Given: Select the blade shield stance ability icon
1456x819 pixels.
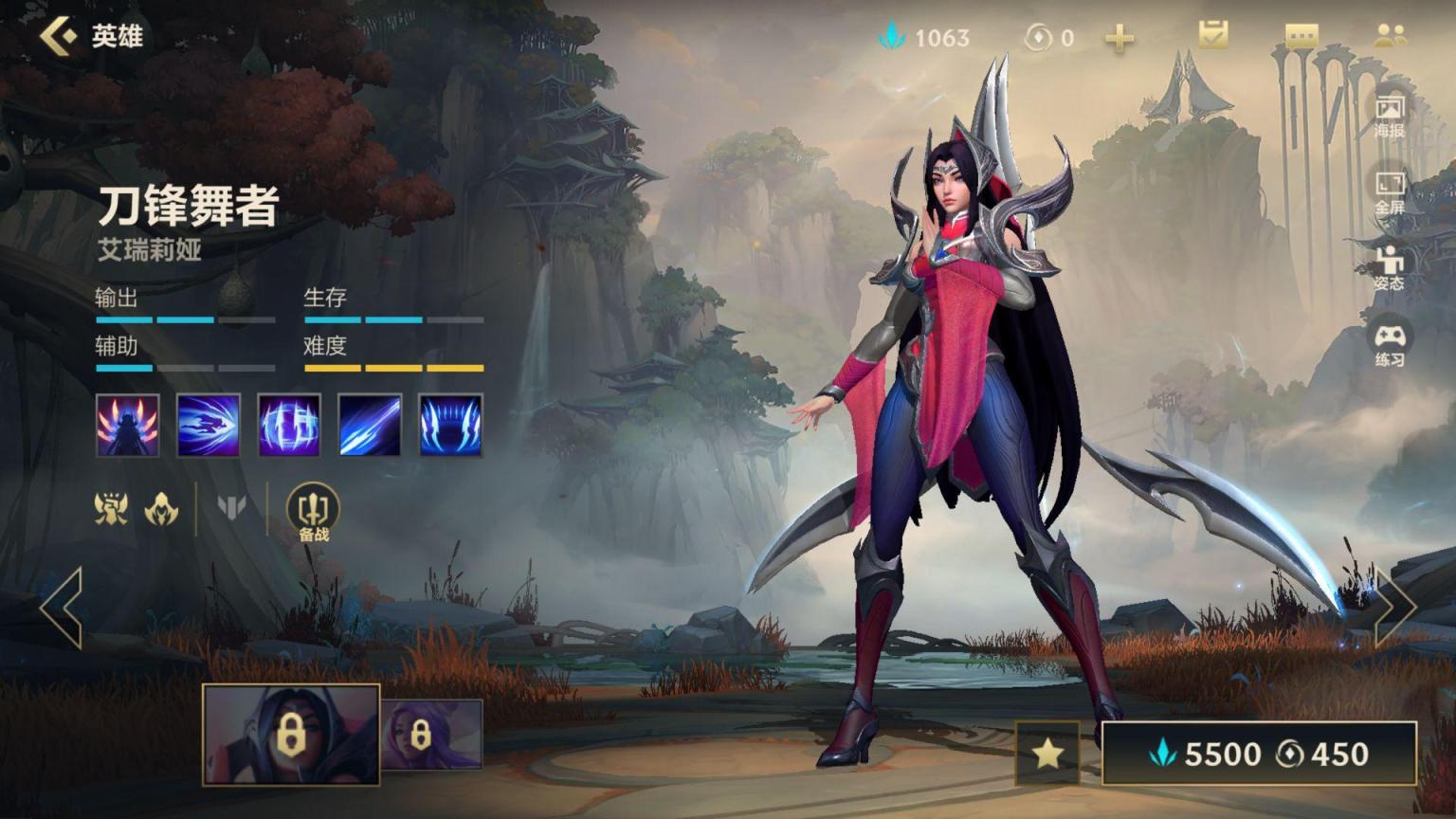Looking at the screenshot, I should click(x=289, y=426).
